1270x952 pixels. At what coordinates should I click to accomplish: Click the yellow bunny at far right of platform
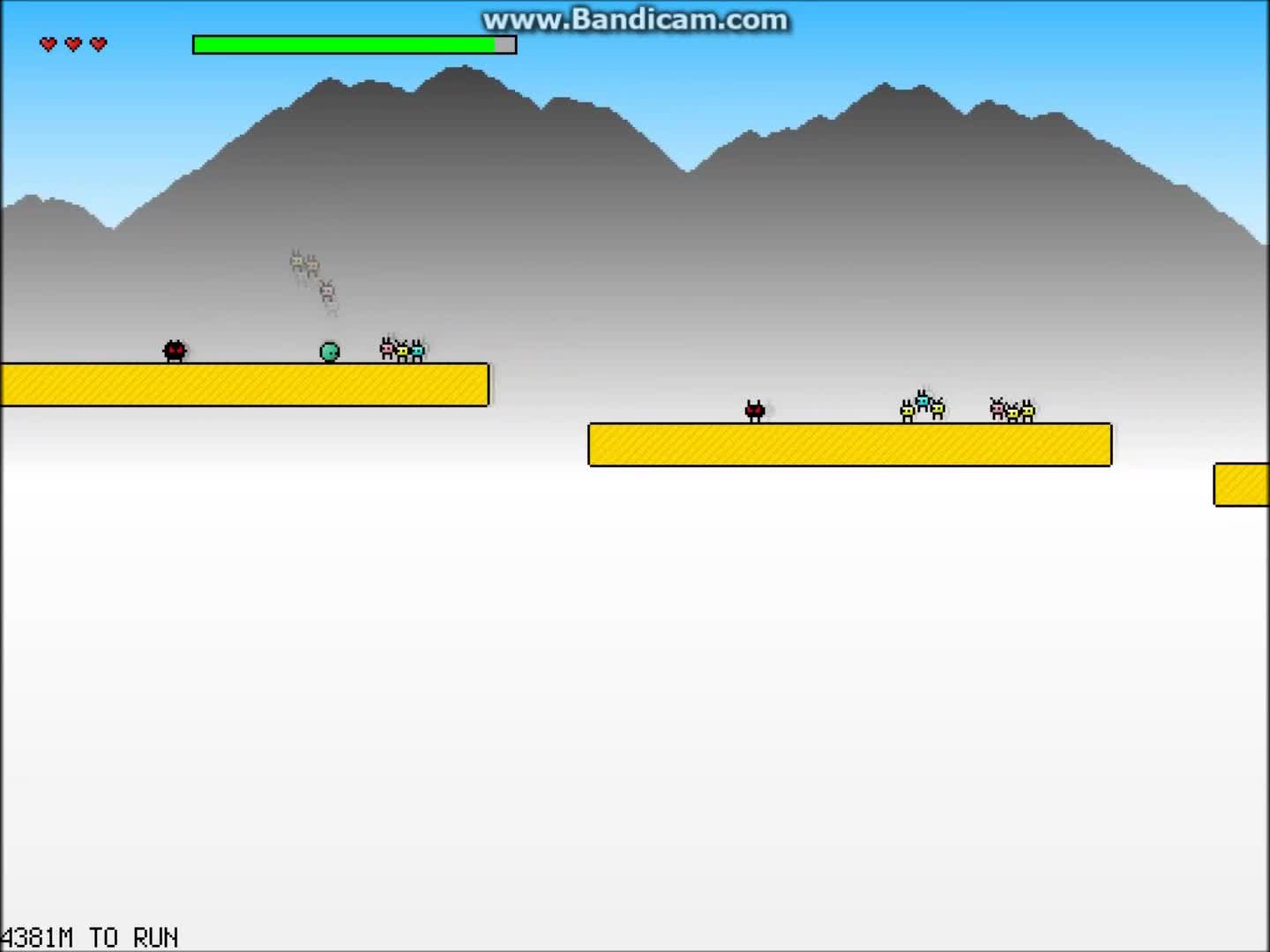(x=1026, y=410)
